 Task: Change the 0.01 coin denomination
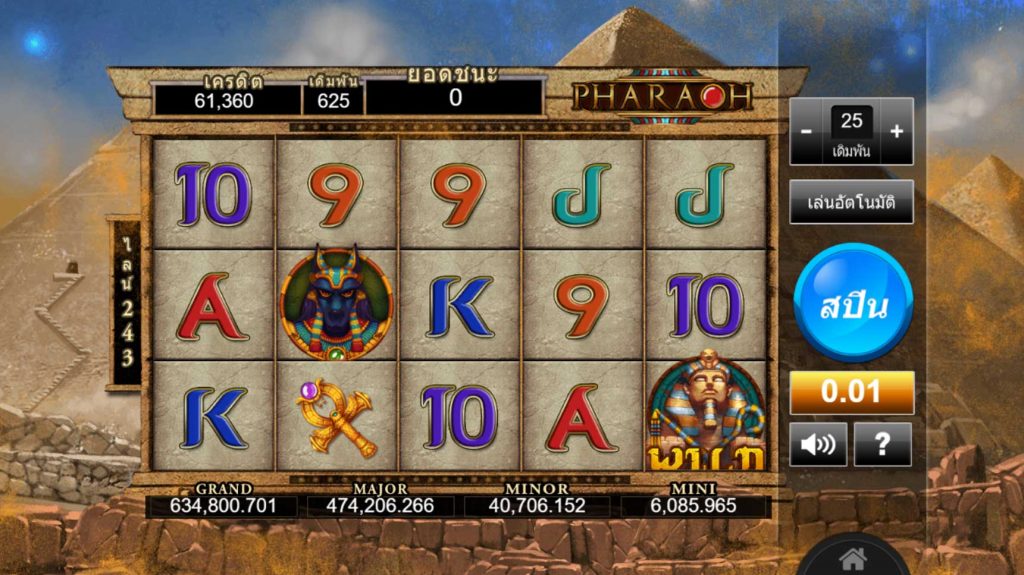point(852,392)
